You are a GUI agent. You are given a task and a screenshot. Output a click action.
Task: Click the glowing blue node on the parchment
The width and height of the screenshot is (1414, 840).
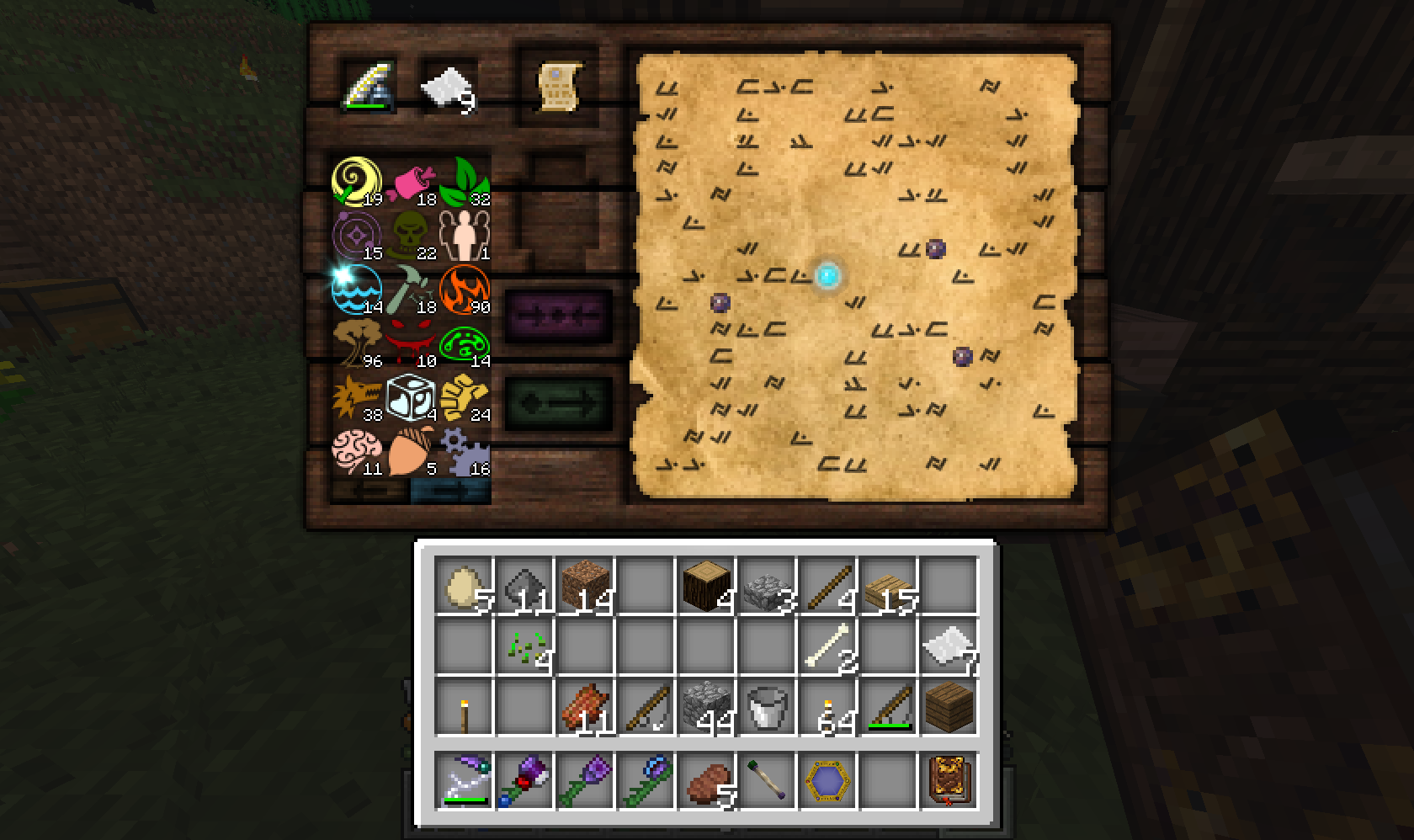tap(827, 274)
